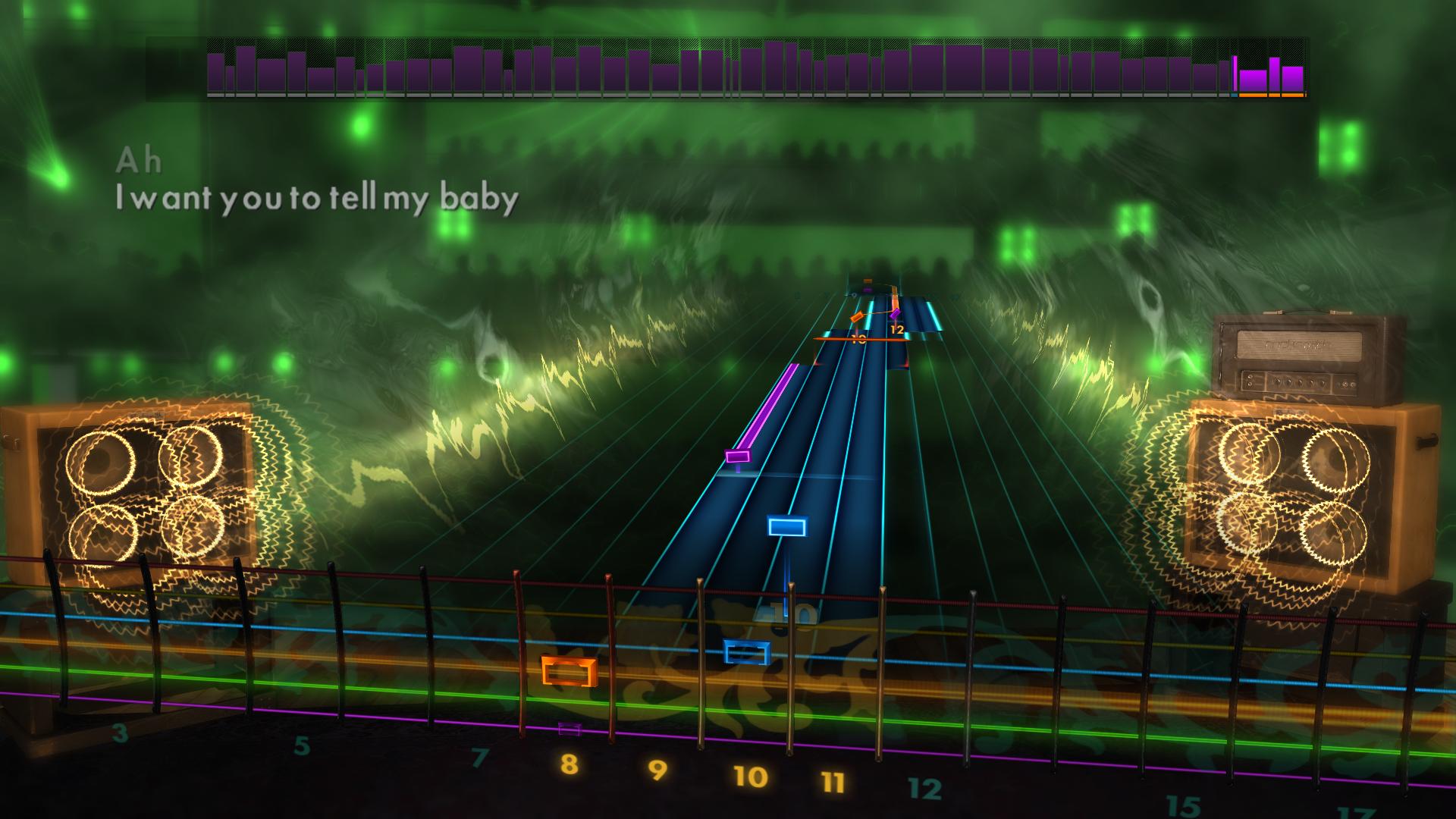Click the tallest purple bar in the progress display

coord(773,68)
